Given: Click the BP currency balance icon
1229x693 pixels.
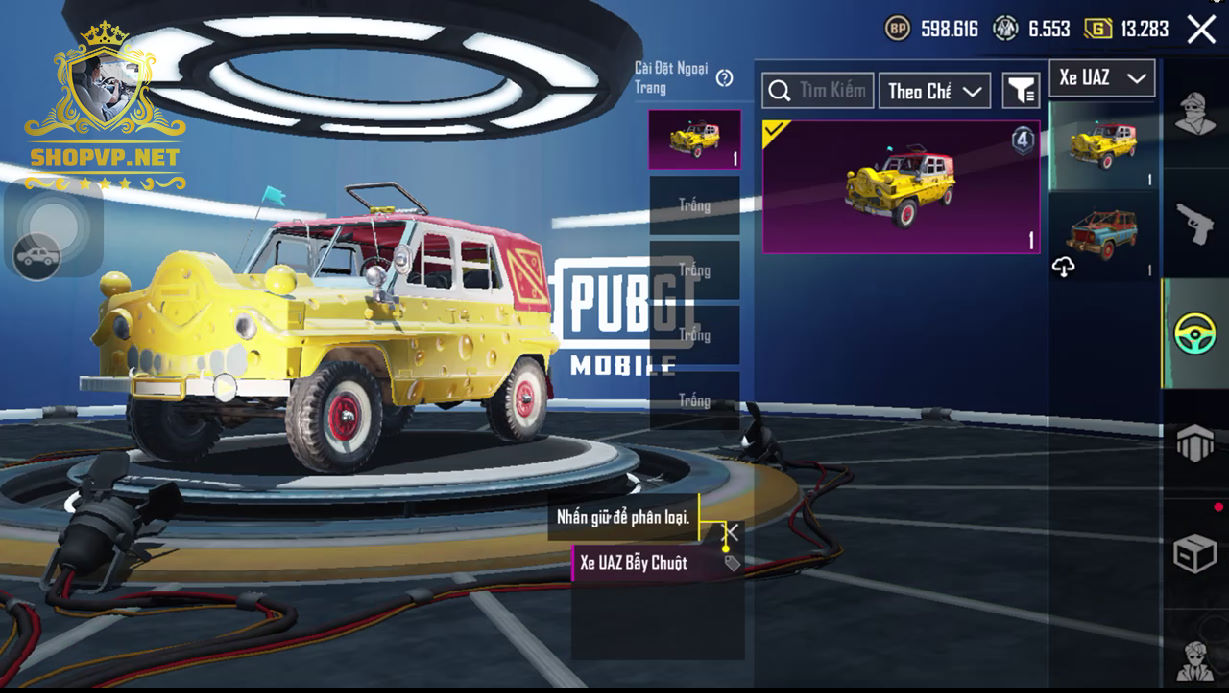Looking at the screenshot, I should (897, 29).
